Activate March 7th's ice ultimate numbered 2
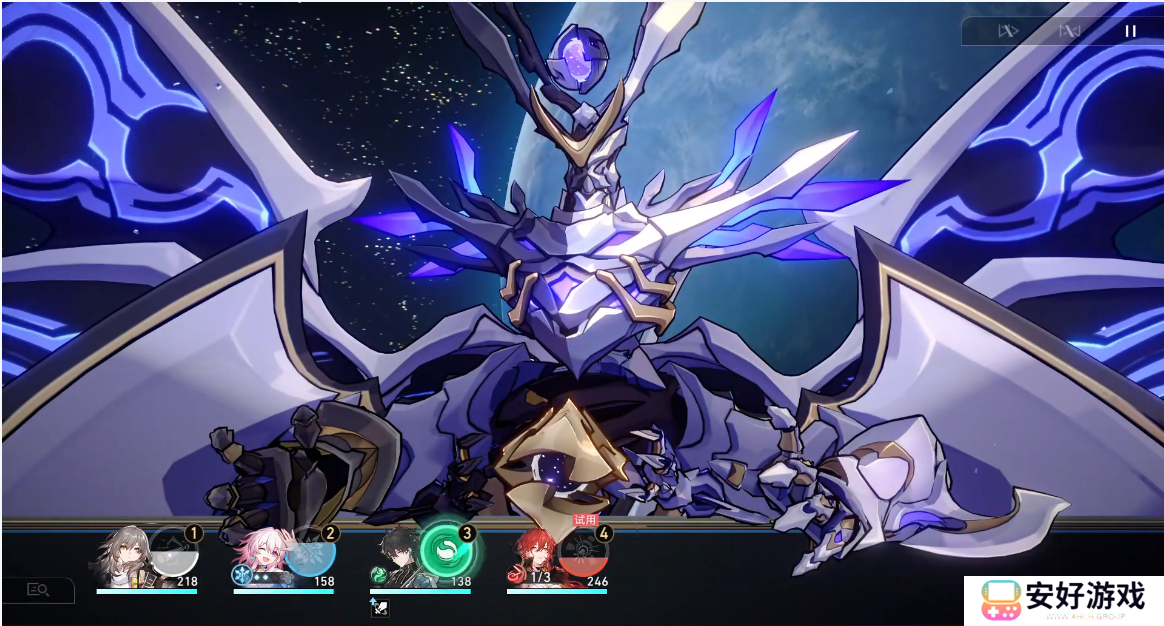1164x626 pixels. coord(310,553)
